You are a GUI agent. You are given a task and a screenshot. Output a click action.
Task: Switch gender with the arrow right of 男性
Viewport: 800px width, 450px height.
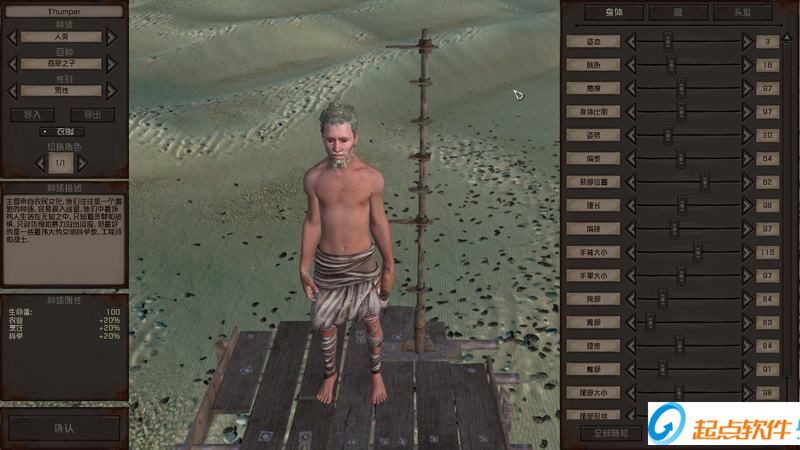pyautogui.click(x=112, y=91)
